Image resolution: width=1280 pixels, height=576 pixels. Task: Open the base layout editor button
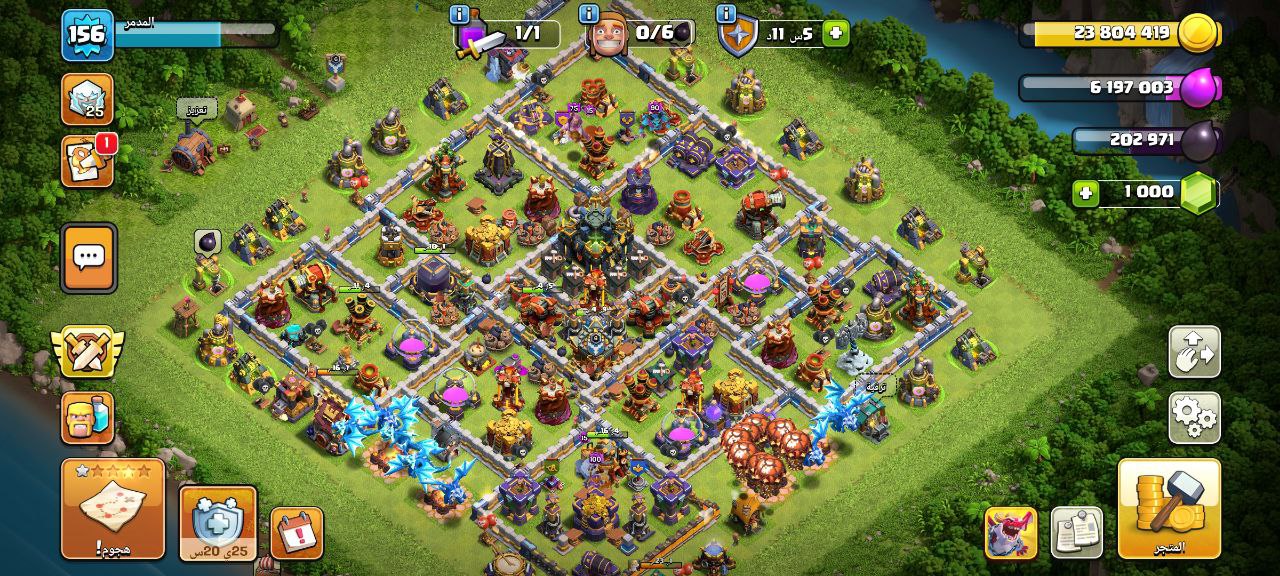click(x=1194, y=352)
